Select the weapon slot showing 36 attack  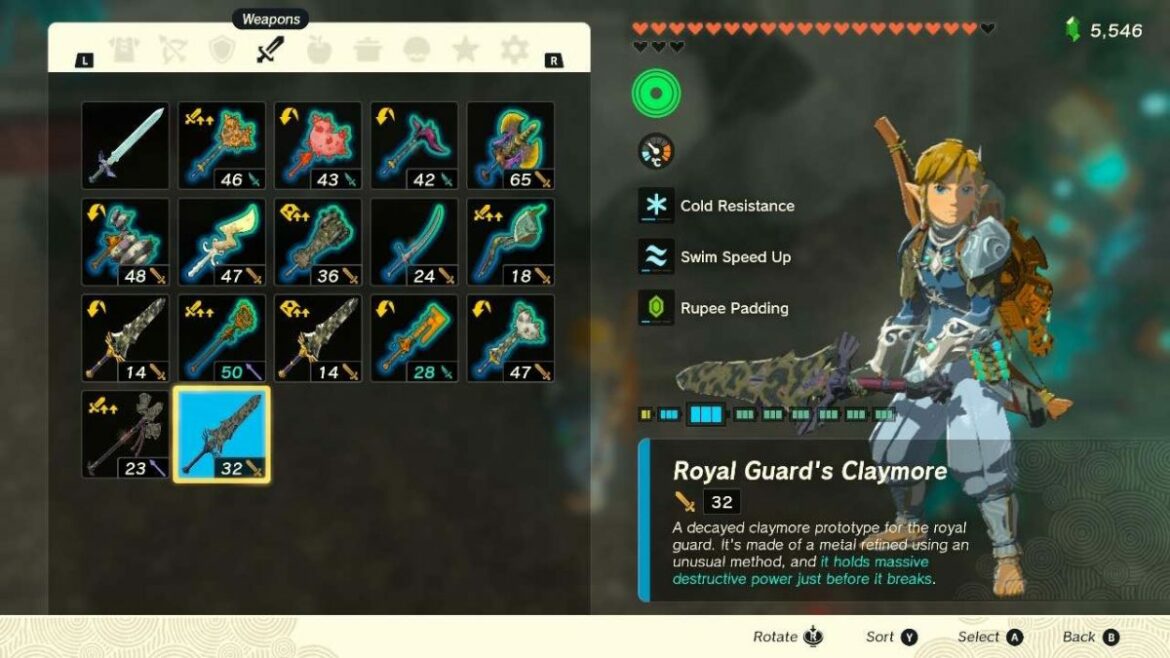point(318,241)
